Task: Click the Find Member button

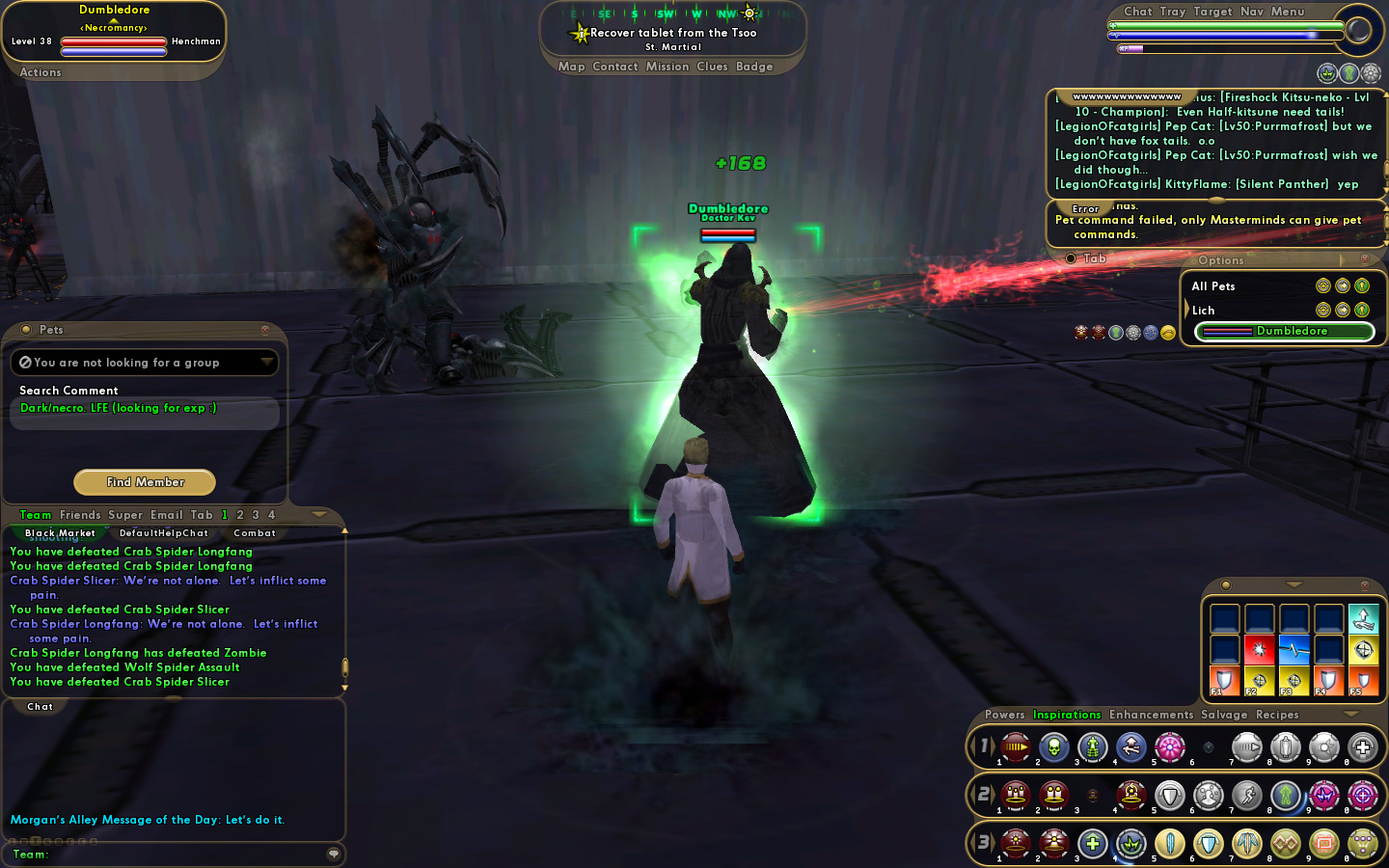Action: click(x=145, y=482)
